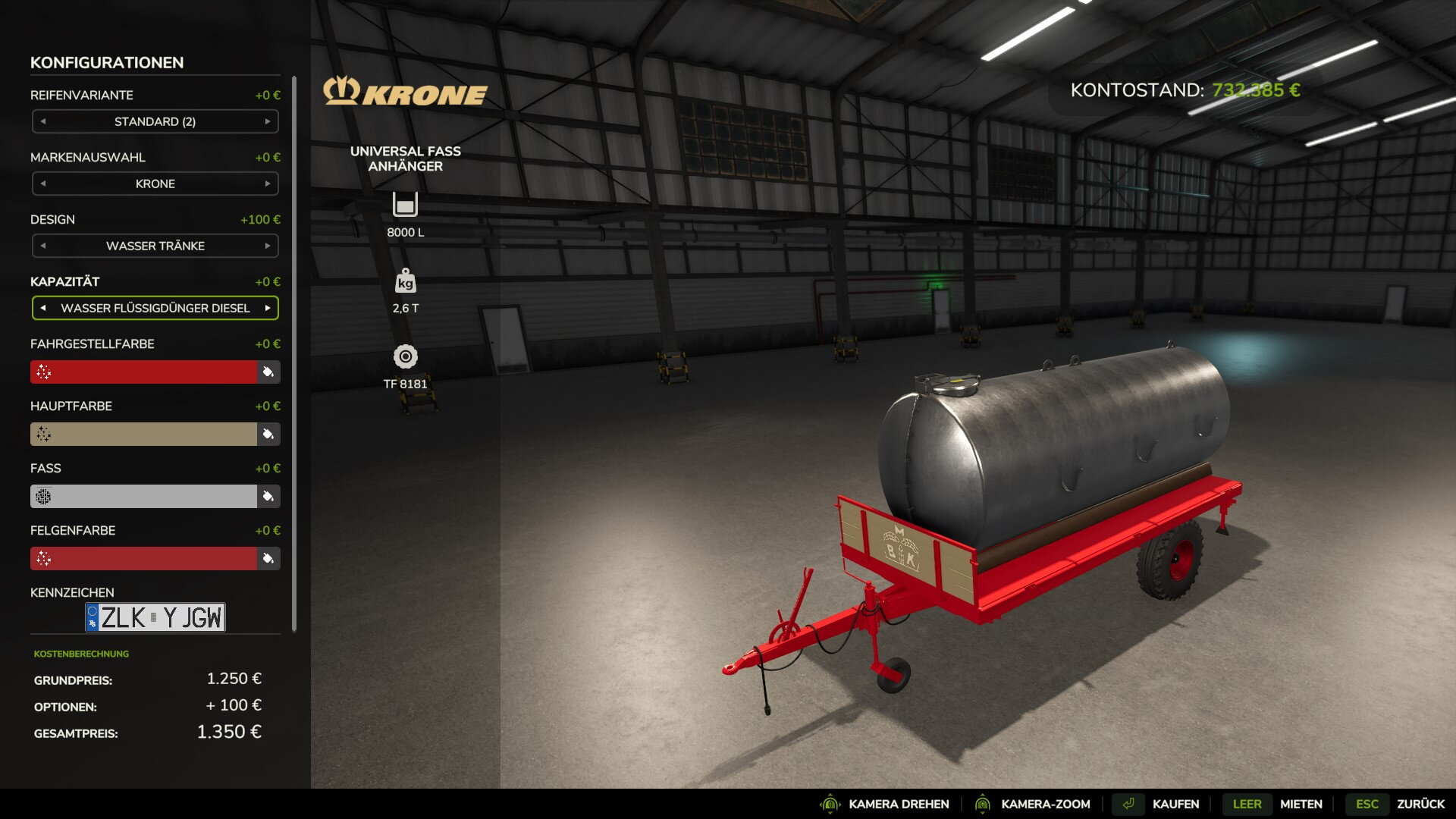Screen dimensions: 1456x819
Task: Click paint bucket icon for Fahrgestellfarbe
Action: (268, 372)
